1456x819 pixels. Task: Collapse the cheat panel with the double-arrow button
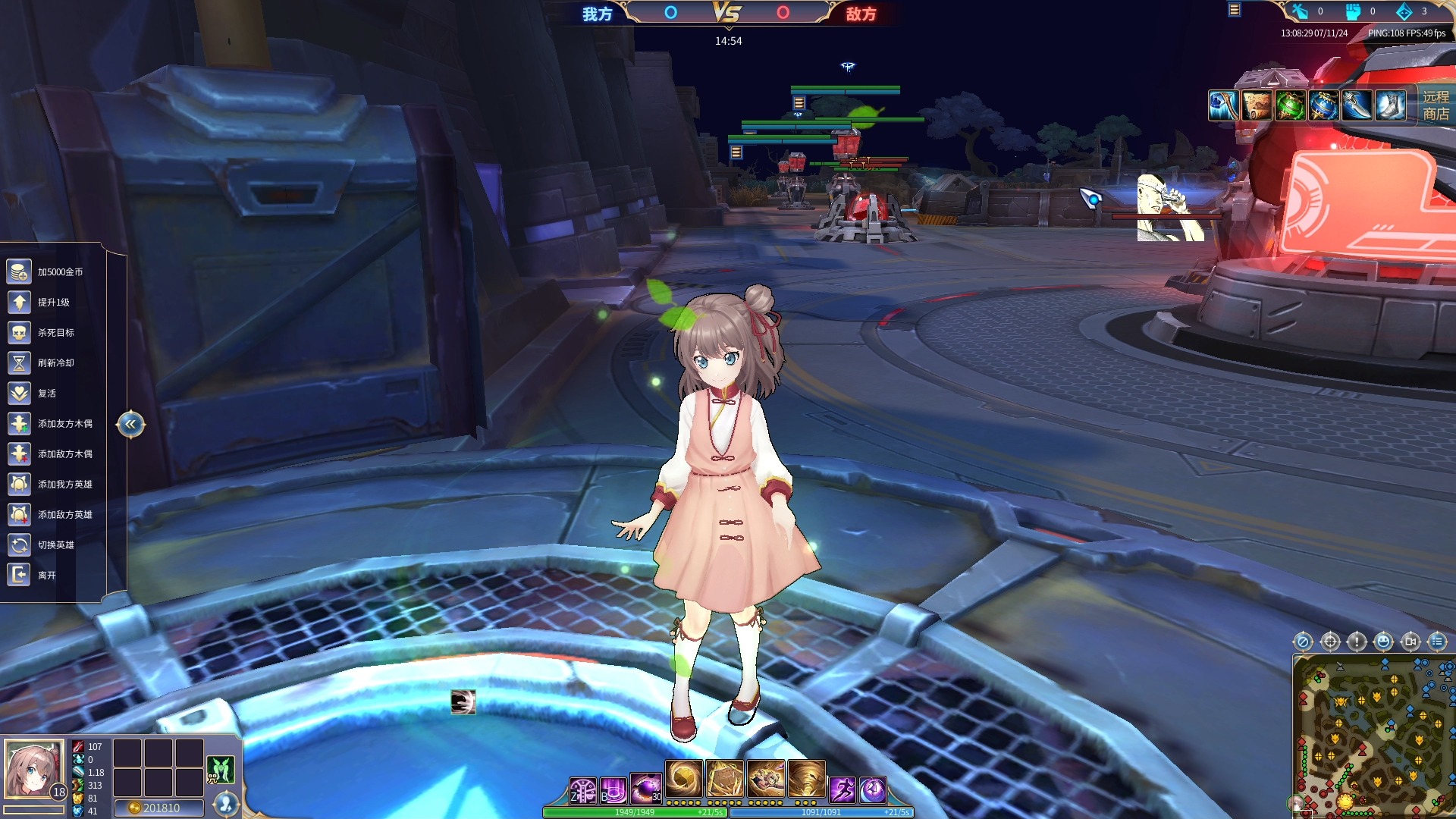130,424
